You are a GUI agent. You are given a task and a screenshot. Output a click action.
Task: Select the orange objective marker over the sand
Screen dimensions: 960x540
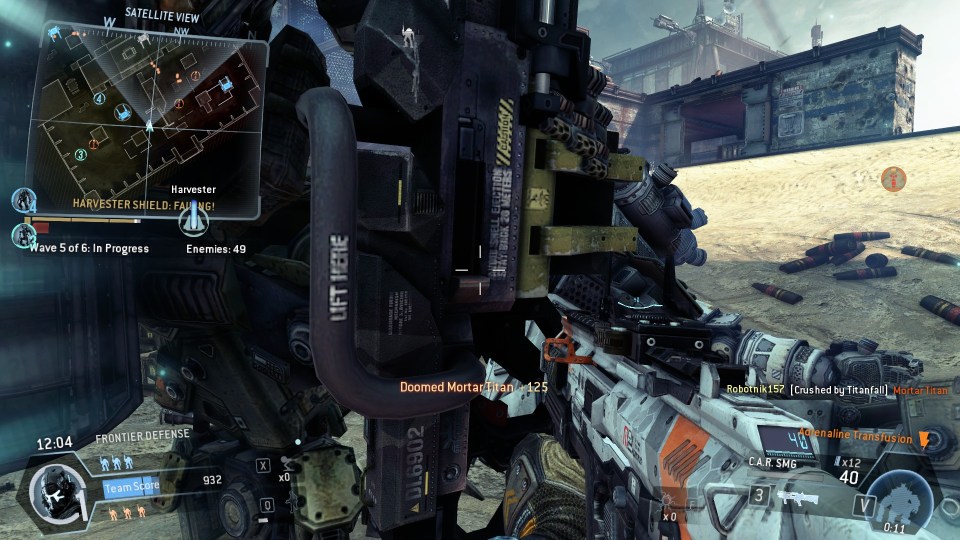[x=894, y=180]
